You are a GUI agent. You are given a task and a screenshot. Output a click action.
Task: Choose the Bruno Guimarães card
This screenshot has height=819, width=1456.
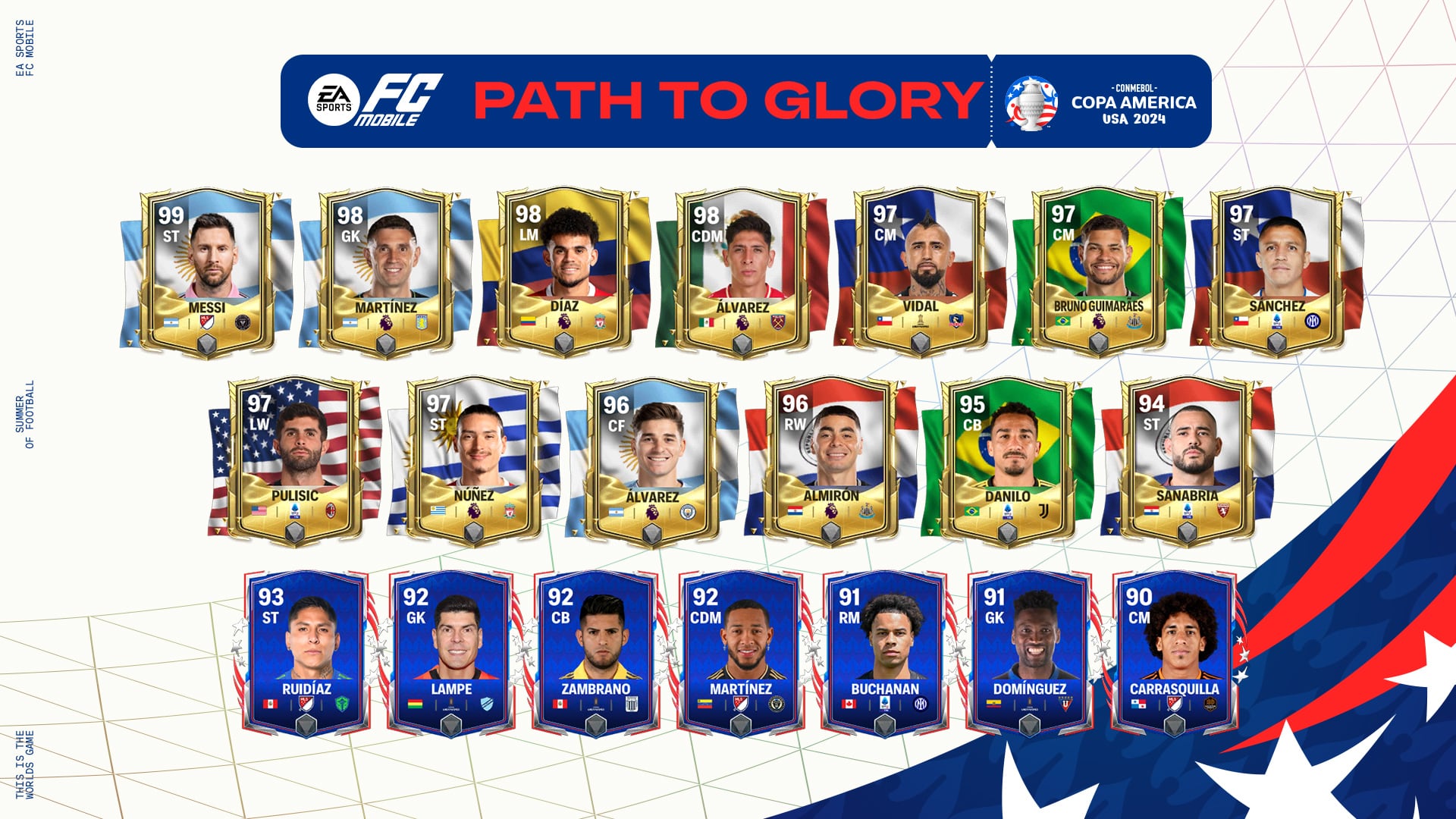click(1099, 273)
